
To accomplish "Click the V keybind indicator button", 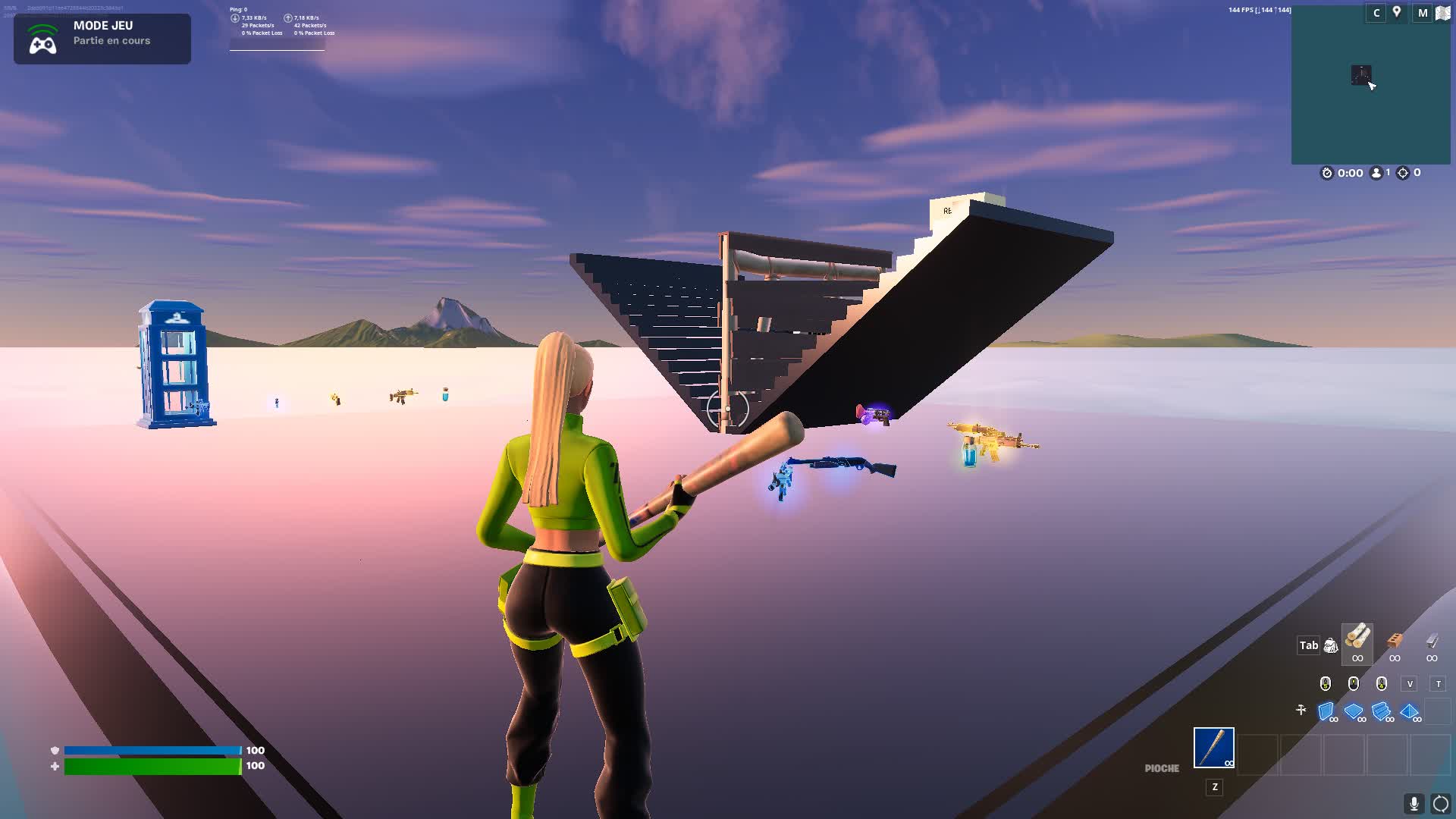I will (1408, 683).
